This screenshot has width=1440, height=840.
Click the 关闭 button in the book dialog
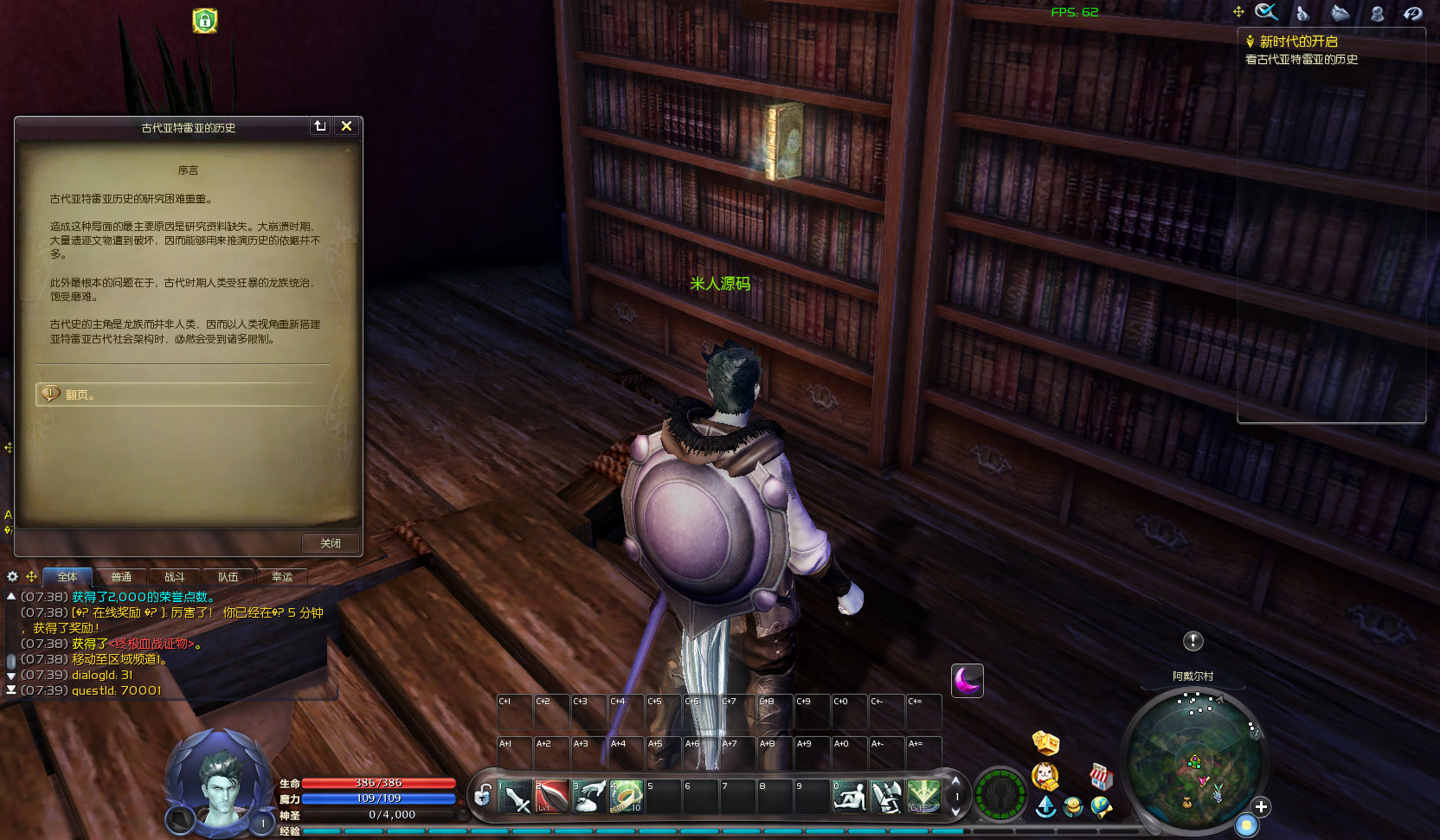pos(331,543)
